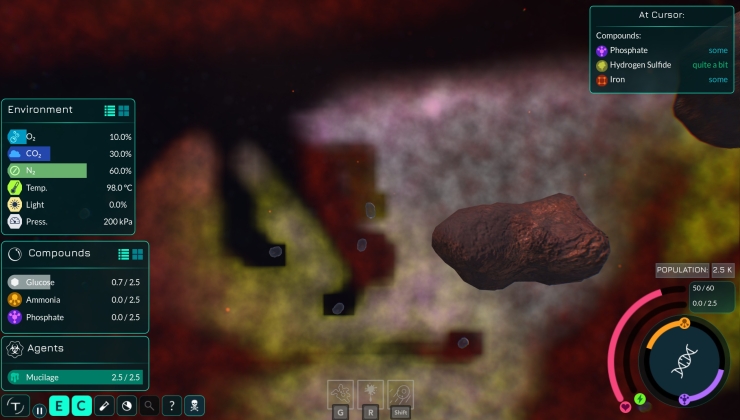Switch Compounds panel to grid view
This screenshot has width=740, height=420.
click(138, 254)
